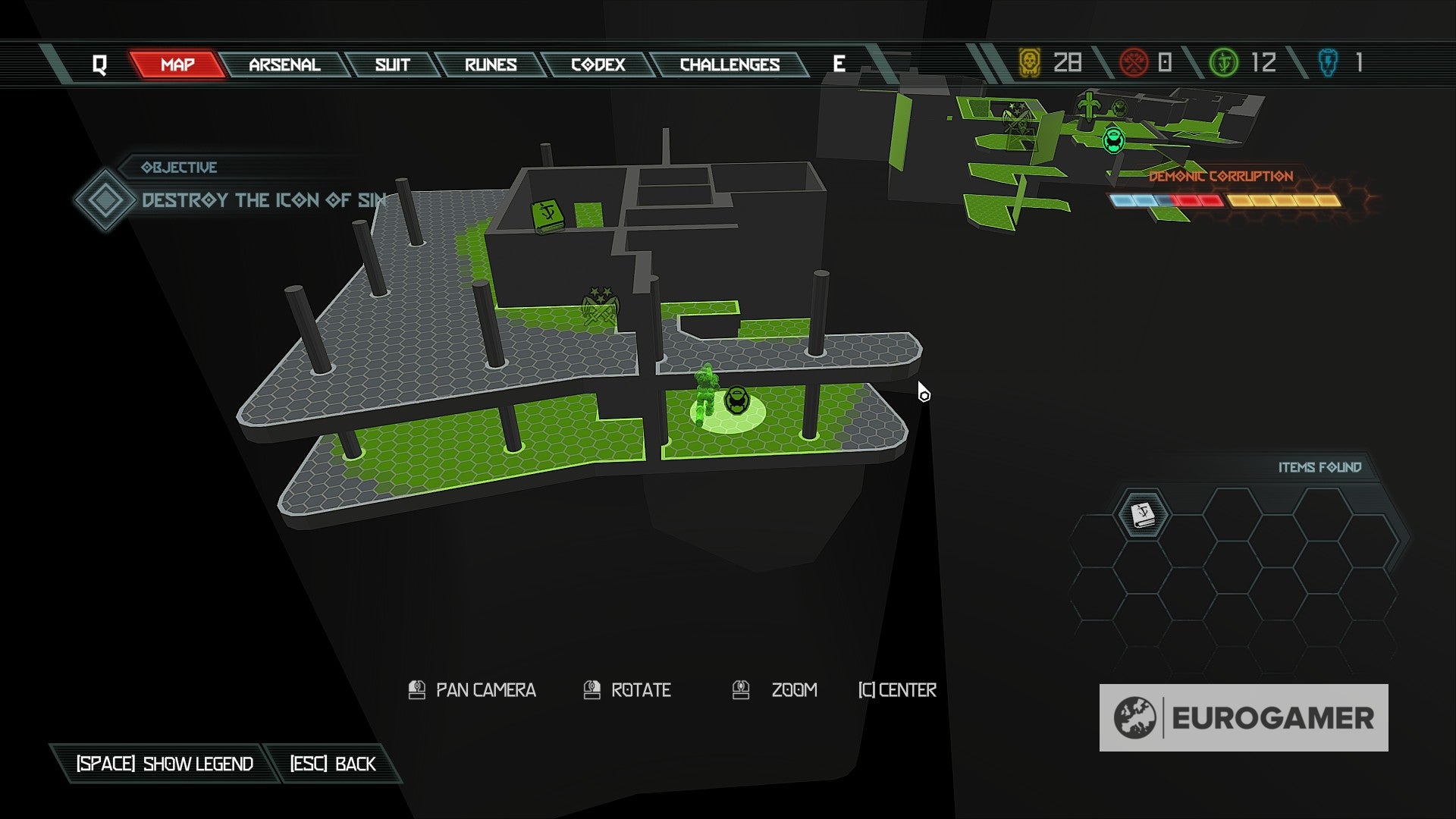Open the Codex tab
This screenshot has height=819, width=1456.
(598, 64)
